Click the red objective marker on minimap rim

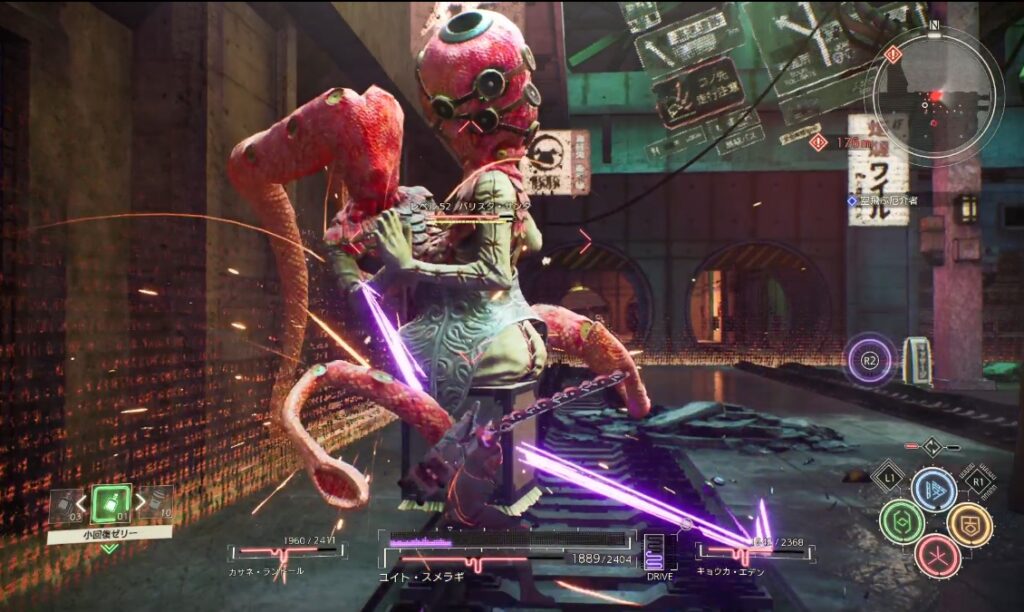893,55
